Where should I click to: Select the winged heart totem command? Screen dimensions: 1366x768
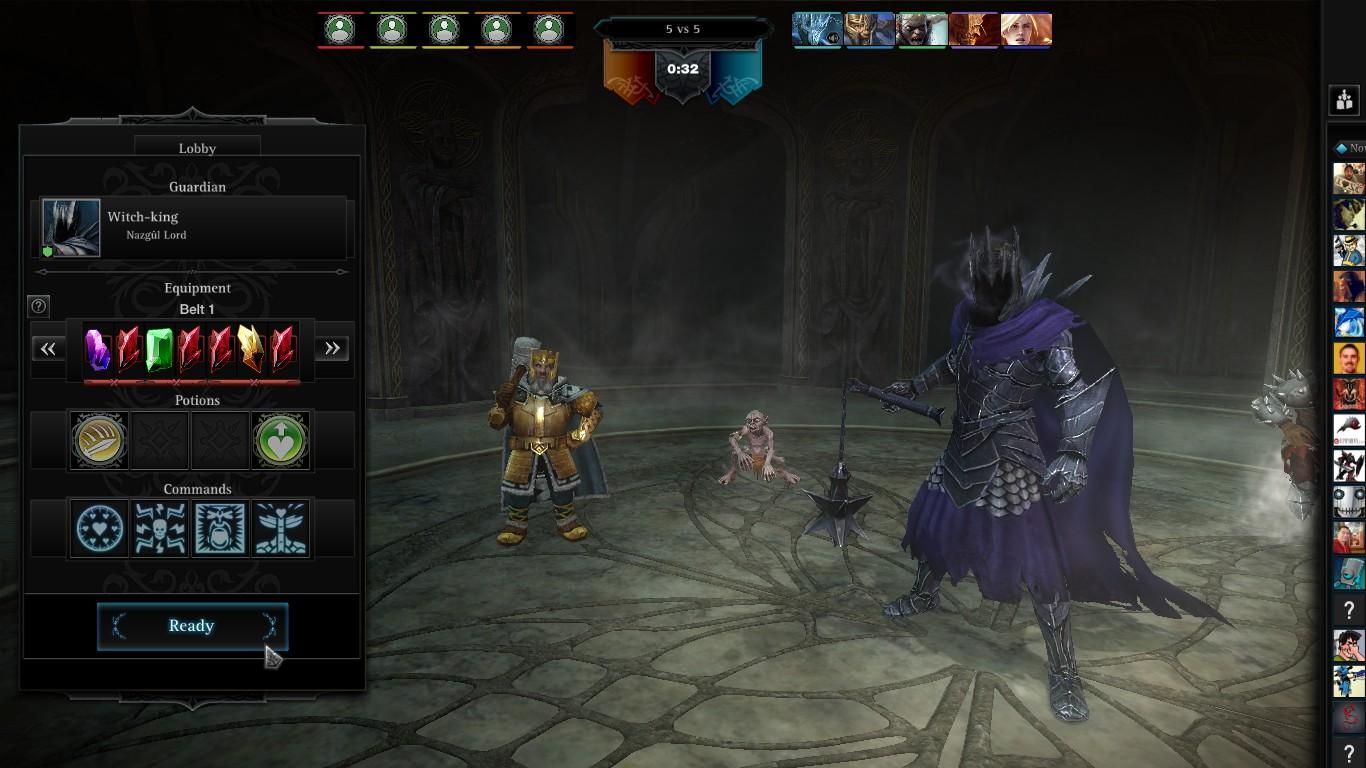pyautogui.click(x=280, y=528)
